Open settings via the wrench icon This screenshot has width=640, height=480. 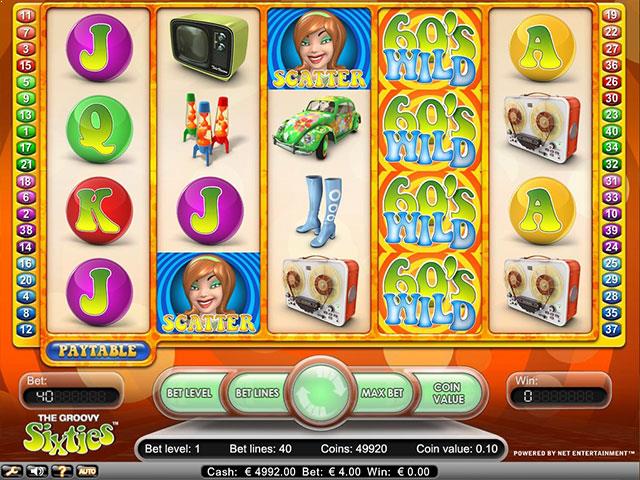click(x=15, y=469)
